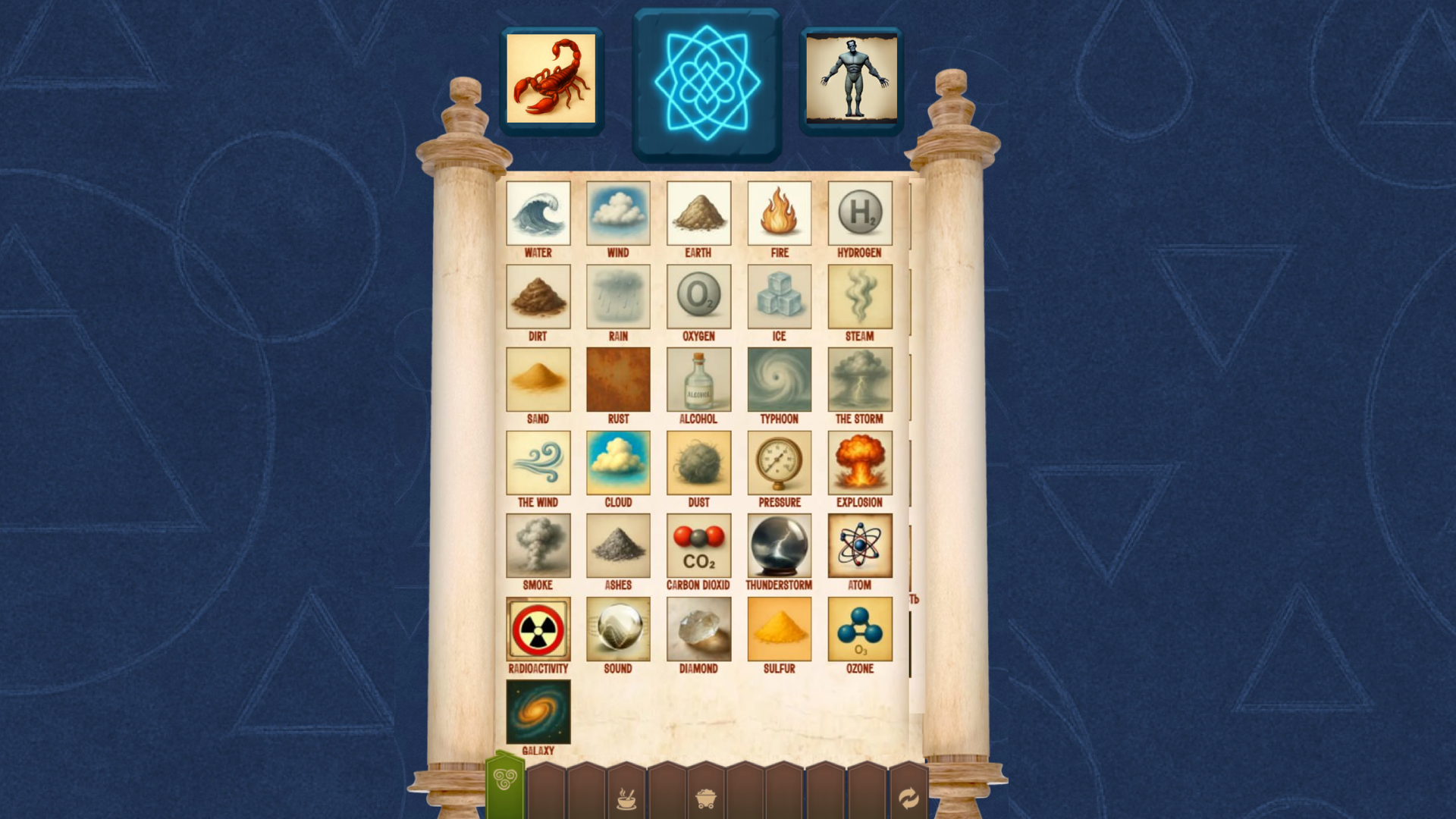Viewport: 1456px width, 819px height.
Task: Click the Thunderstorm crystal ball icon
Action: coord(779,547)
